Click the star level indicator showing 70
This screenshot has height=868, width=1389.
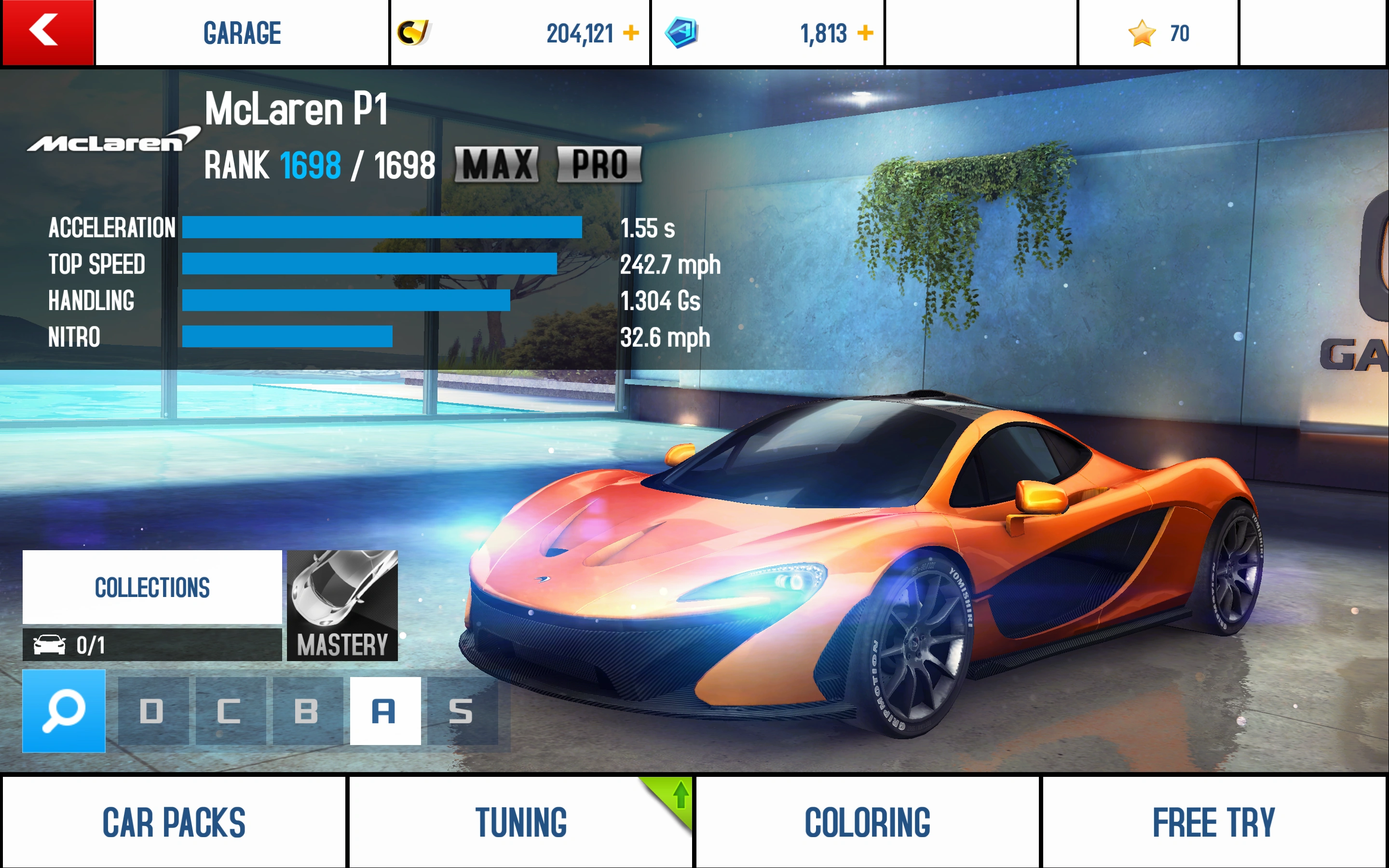click(x=1158, y=33)
